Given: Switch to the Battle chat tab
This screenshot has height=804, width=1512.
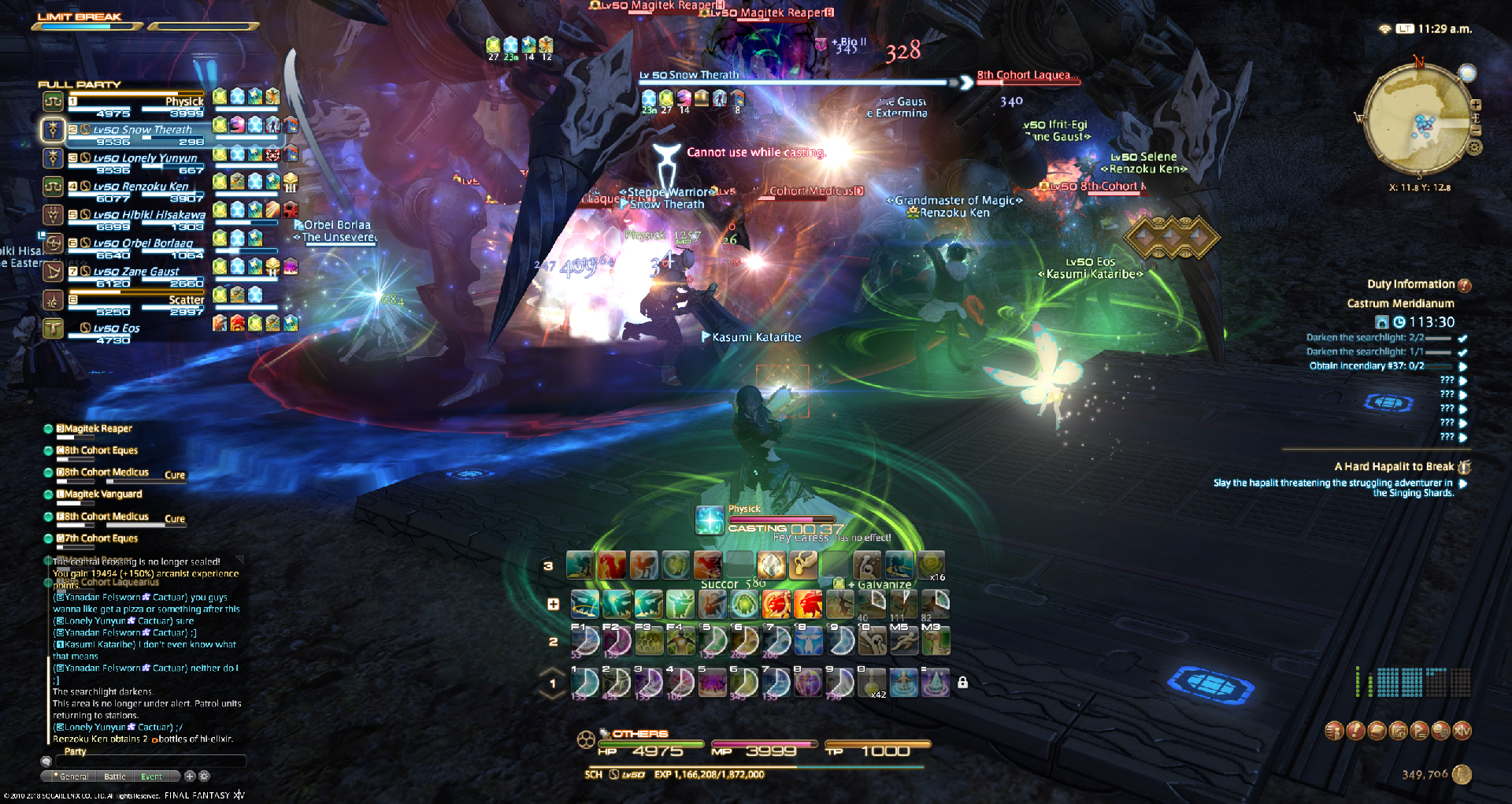Looking at the screenshot, I should click(x=115, y=776).
